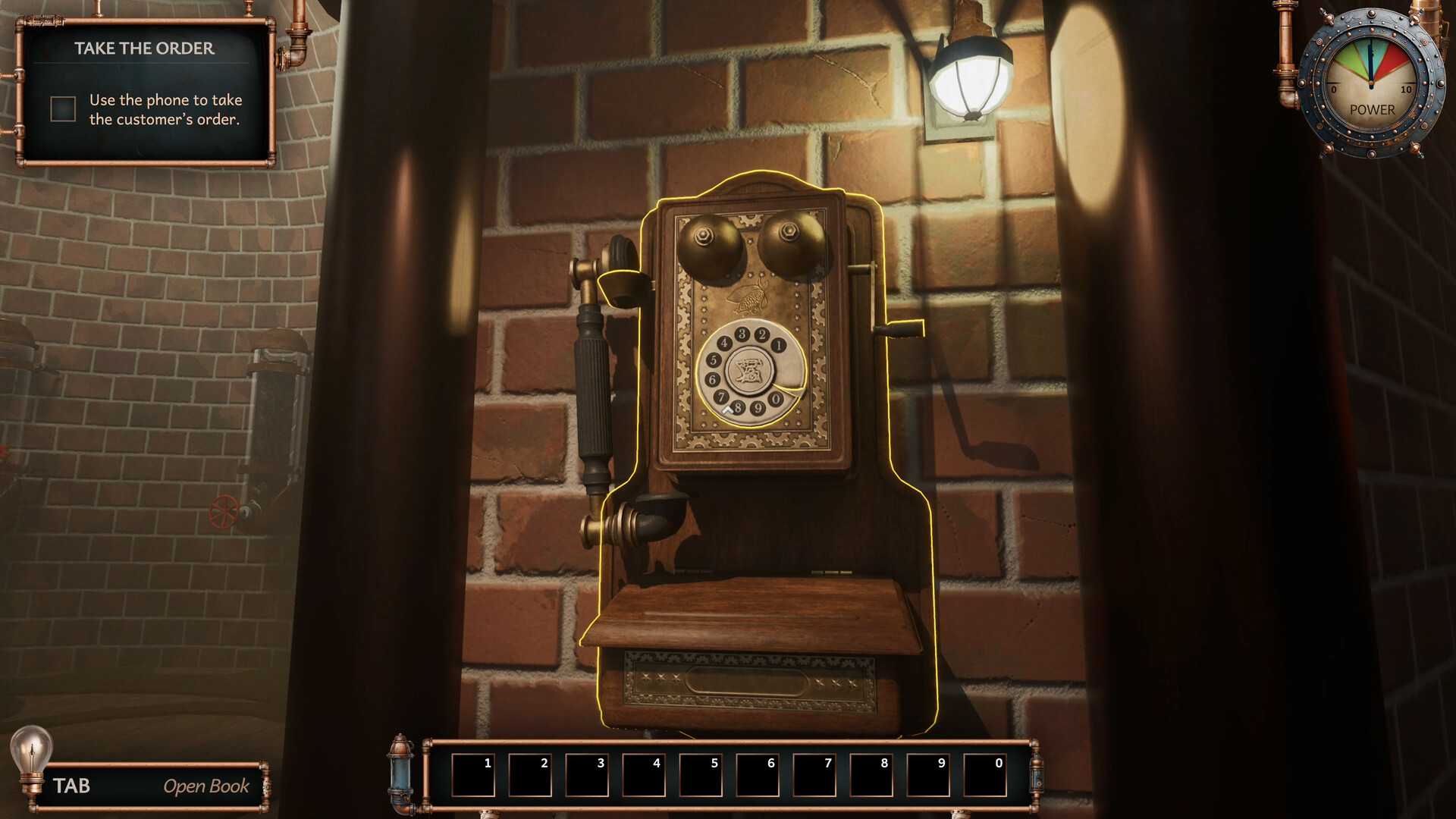Dial the number 5 on the rotary dial

tap(714, 359)
